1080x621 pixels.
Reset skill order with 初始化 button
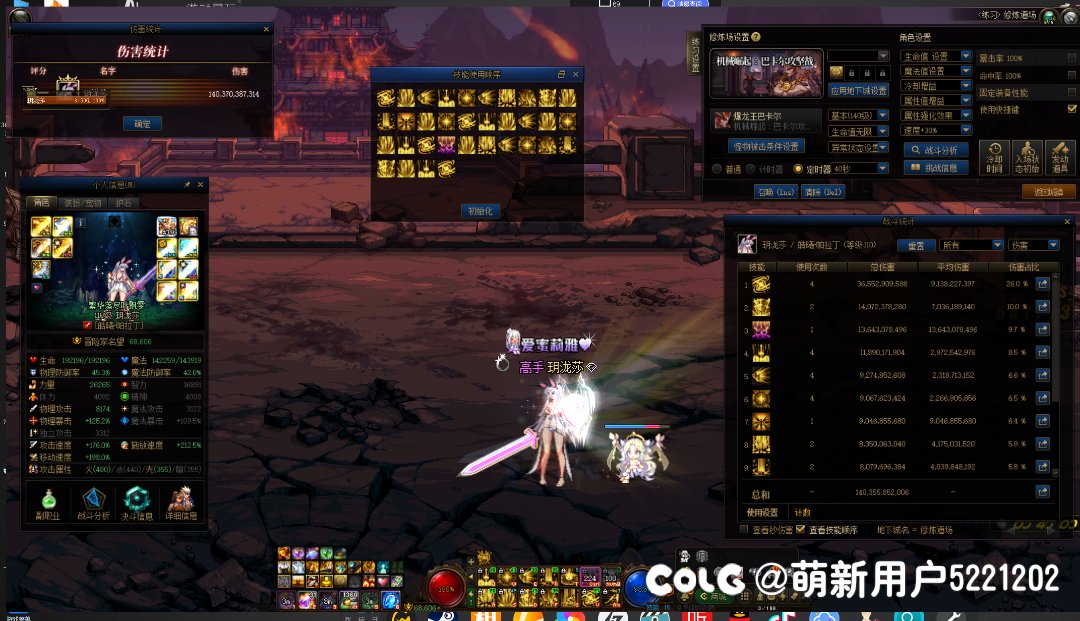coord(480,210)
